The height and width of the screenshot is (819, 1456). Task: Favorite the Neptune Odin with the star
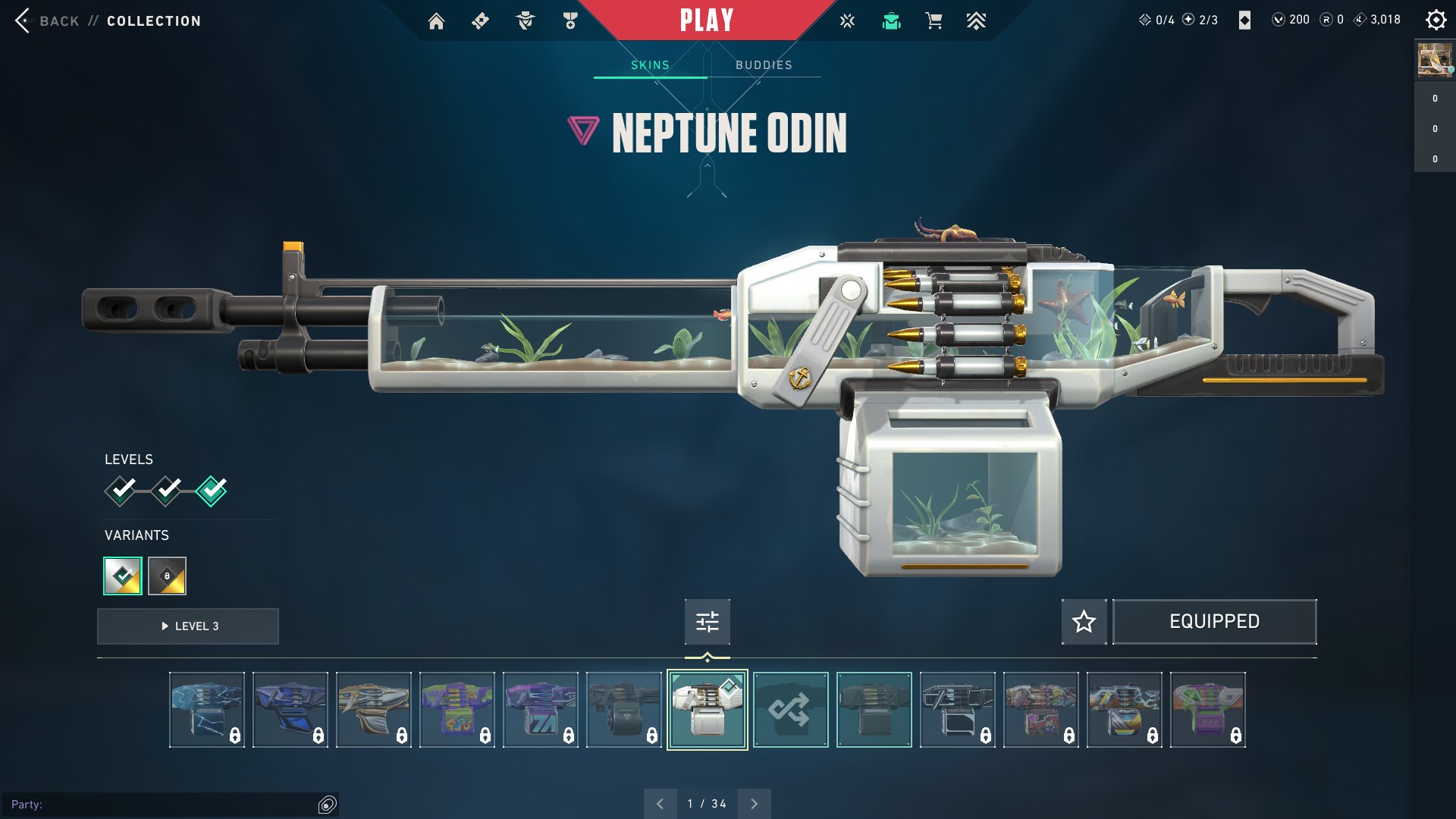(1084, 622)
